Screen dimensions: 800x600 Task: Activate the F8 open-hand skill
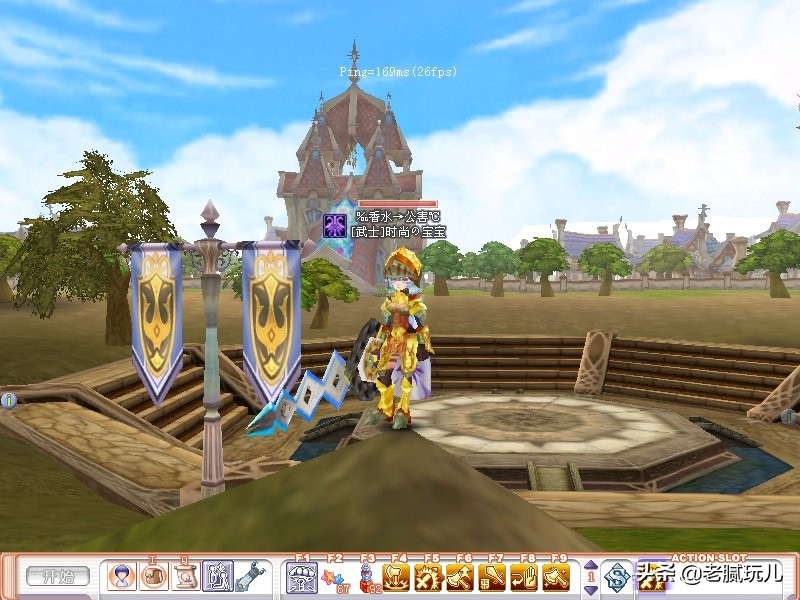click(x=524, y=577)
